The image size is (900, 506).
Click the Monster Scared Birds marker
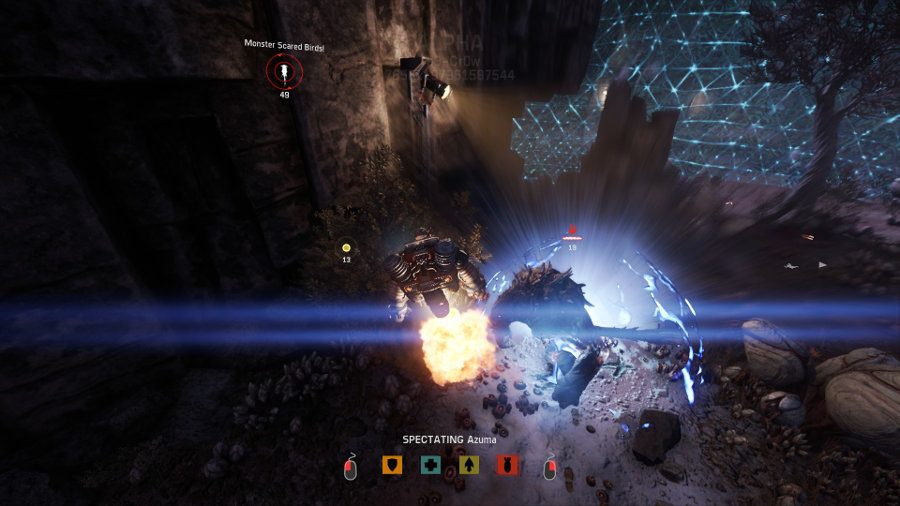click(284, 71)
